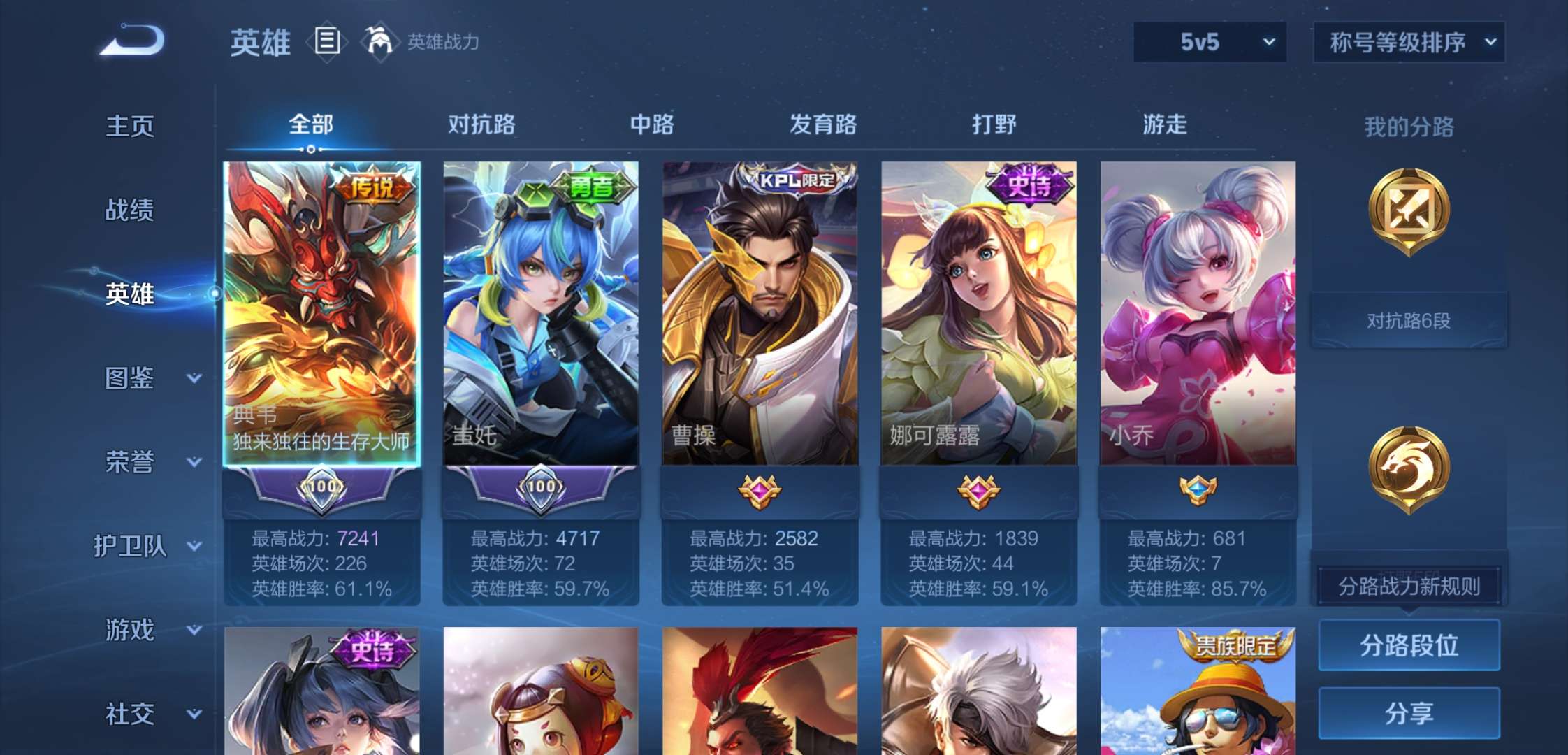Open the 5v5 mode dropdown
This screenshot has width=1568, height=755.
(x=1209, y=42)
